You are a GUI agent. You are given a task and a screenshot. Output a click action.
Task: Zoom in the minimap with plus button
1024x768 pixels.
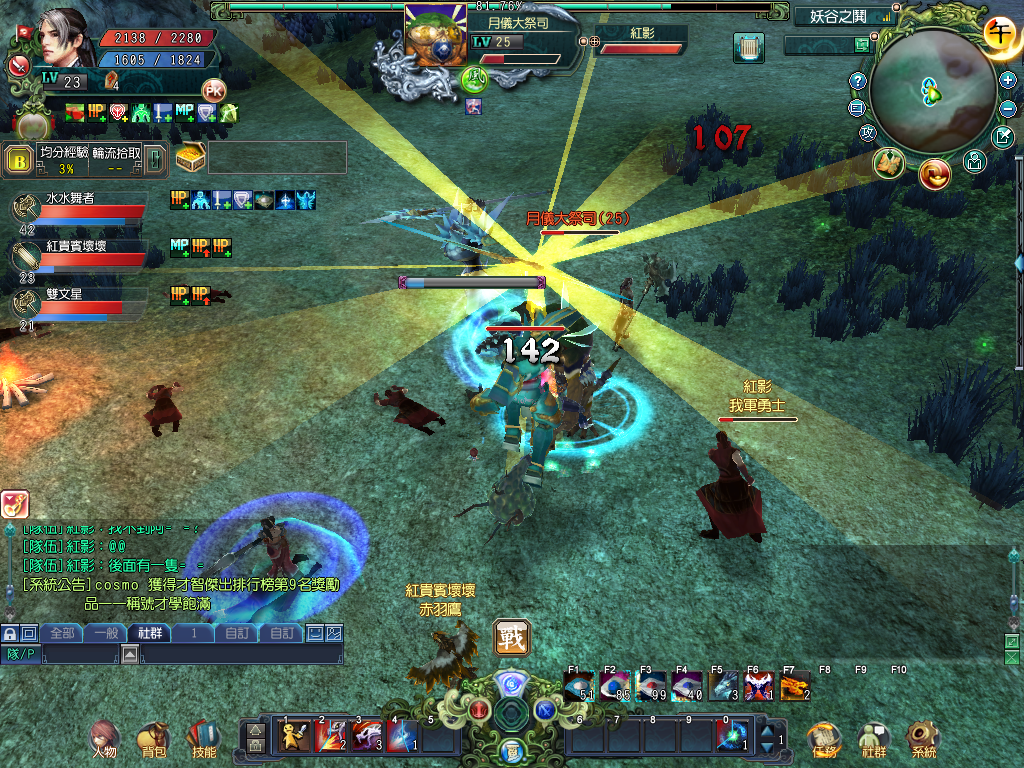(1007, 80)
